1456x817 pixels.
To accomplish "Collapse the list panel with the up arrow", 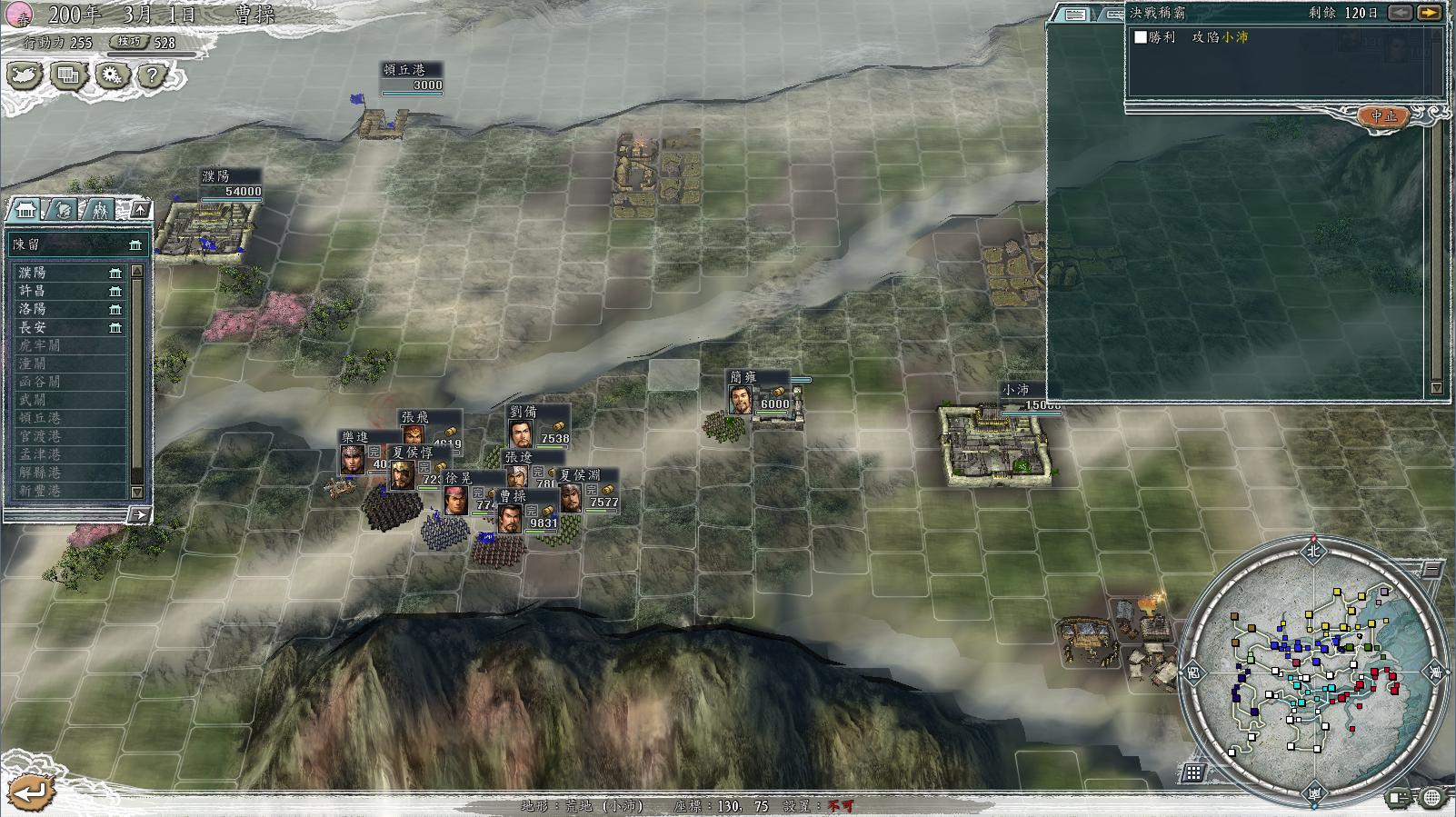I will pyautogui.click(x=140, y=210).
